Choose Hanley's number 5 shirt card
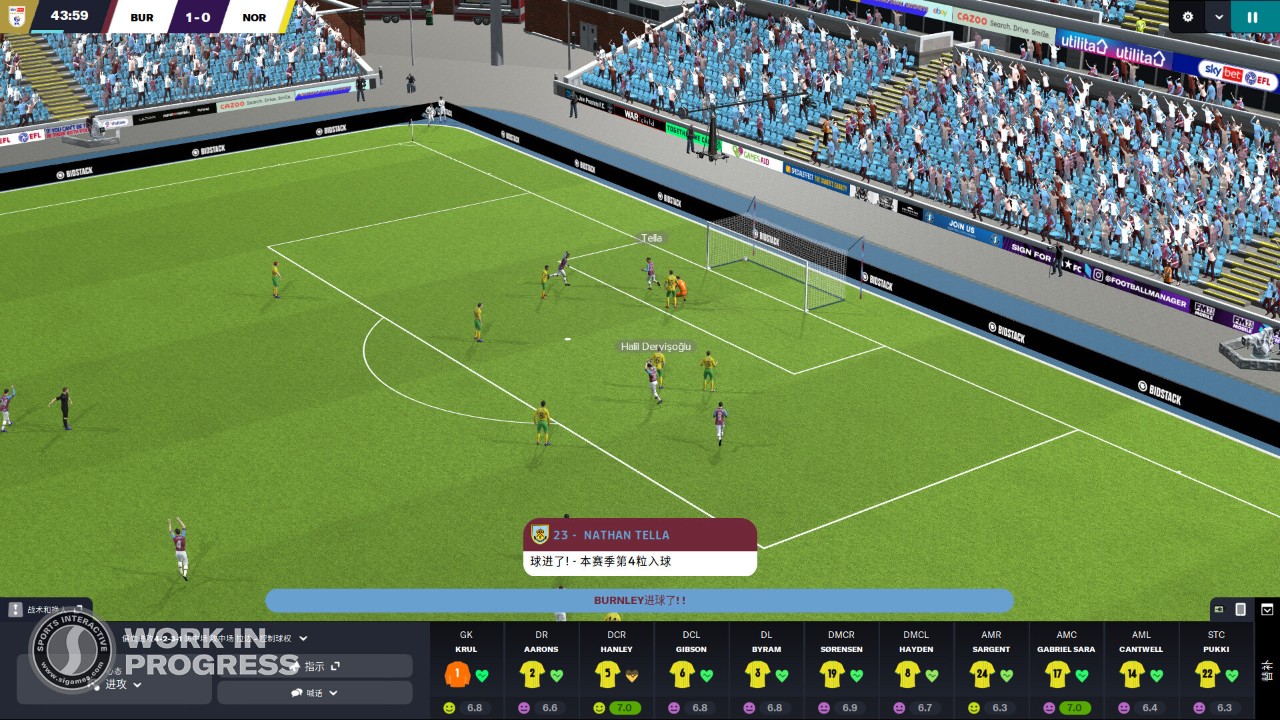 click(x=616, y=671)
